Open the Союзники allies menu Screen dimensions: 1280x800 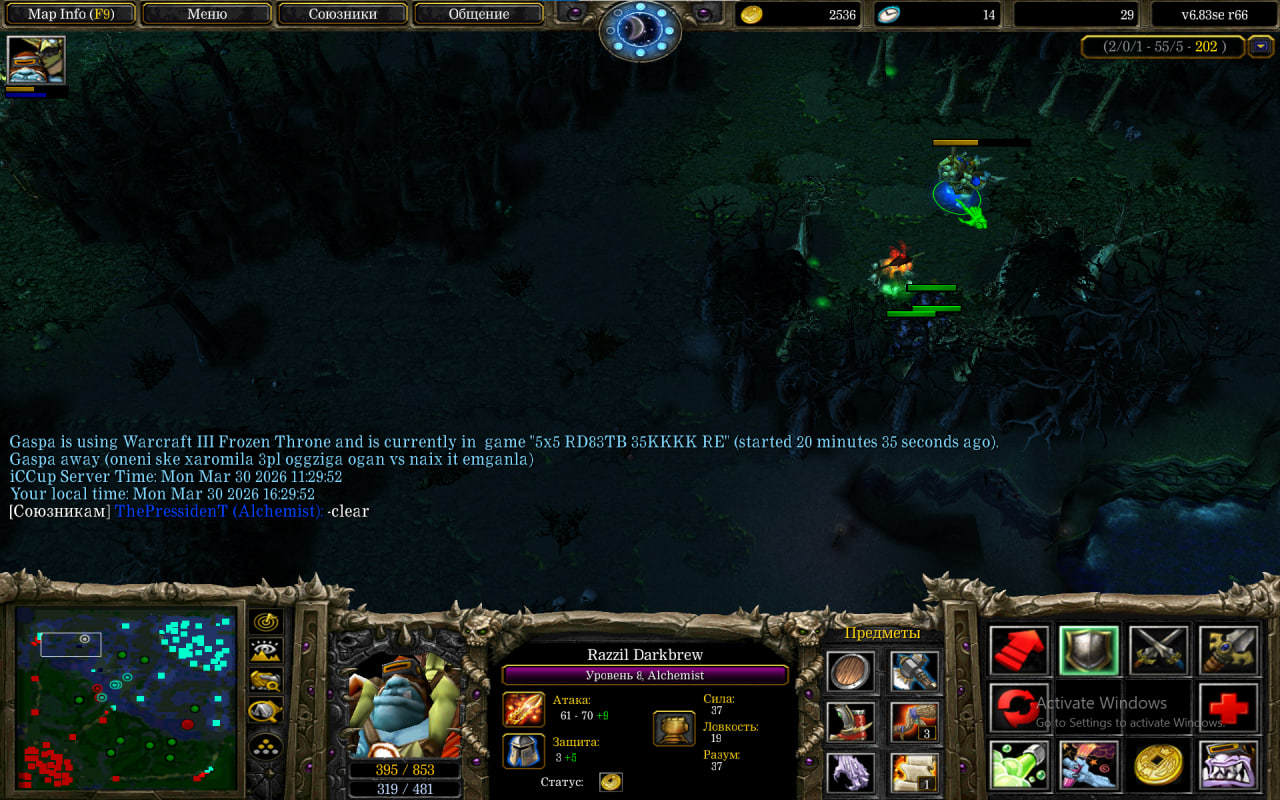(x=342, y=14)
